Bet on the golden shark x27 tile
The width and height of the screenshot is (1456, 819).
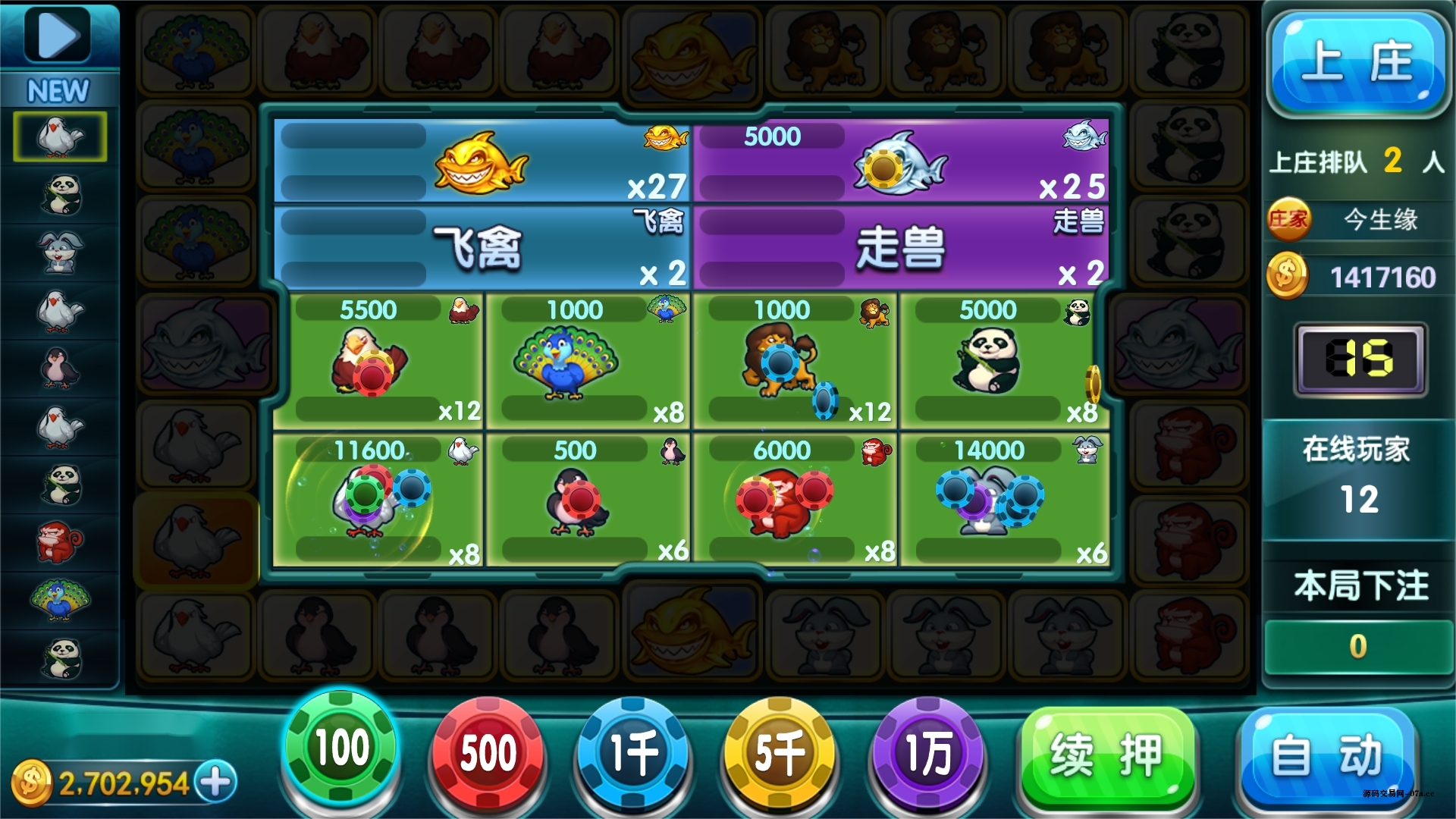(482, 161)
